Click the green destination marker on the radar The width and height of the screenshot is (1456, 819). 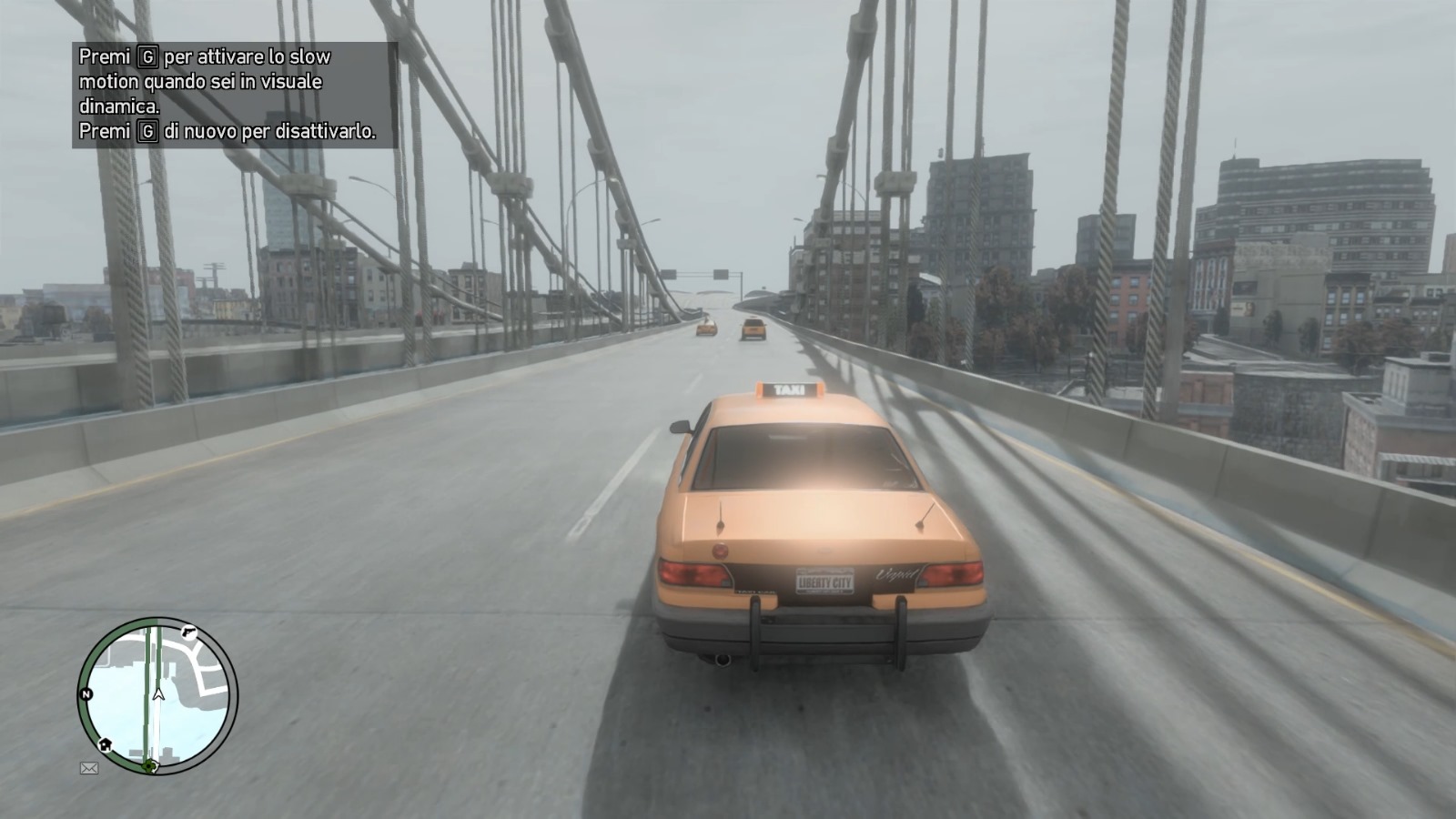click(x=150, y=766)
